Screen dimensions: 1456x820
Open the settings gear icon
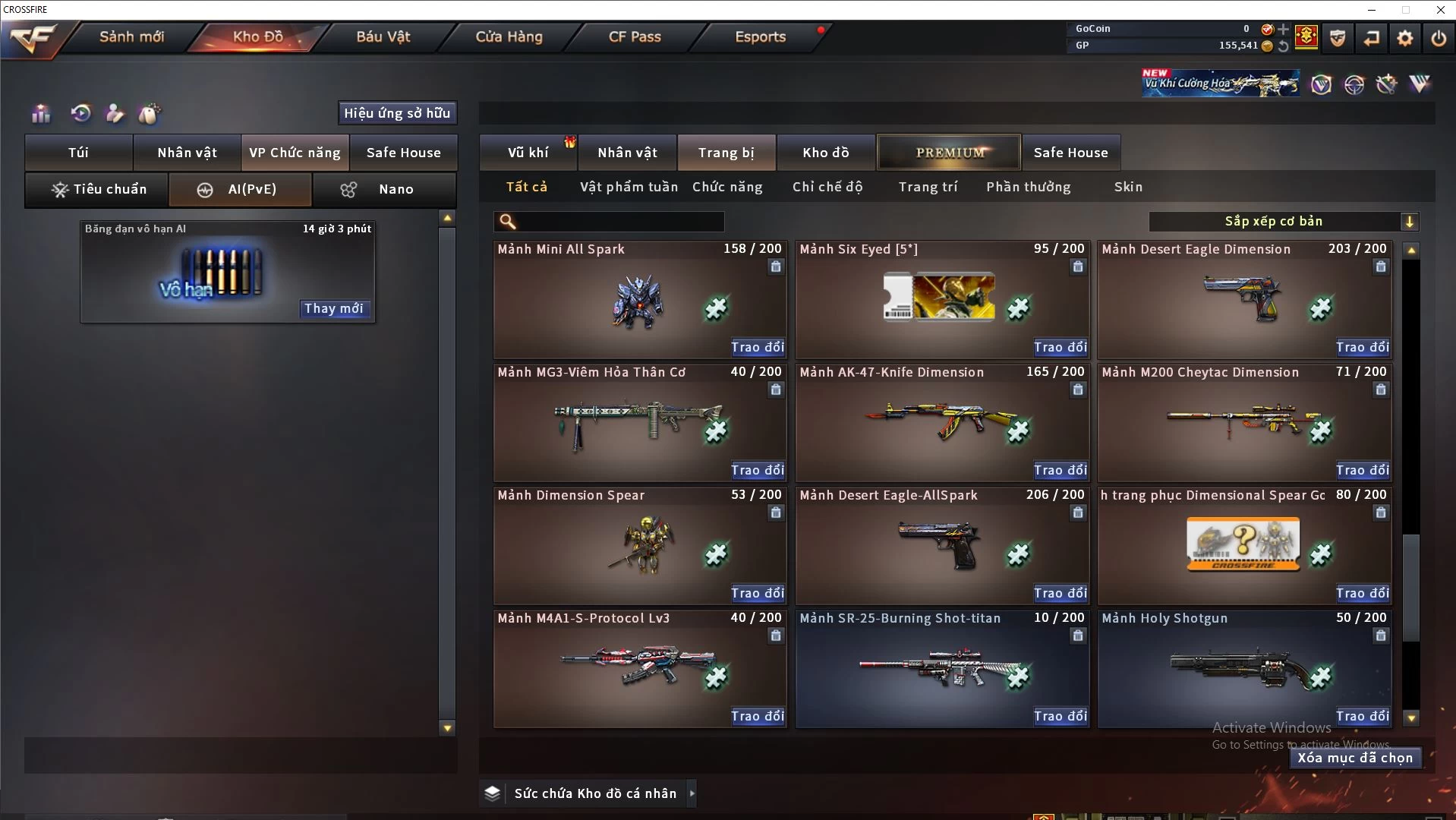click(x=1405, y=37)
